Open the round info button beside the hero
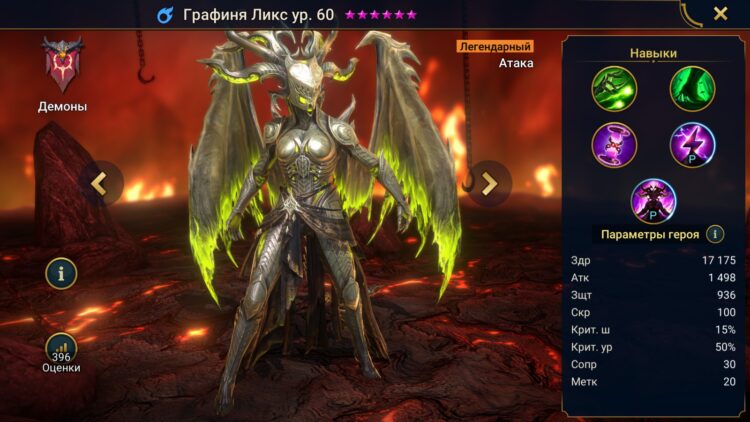750x422 pixels. [x=61, y=272]
